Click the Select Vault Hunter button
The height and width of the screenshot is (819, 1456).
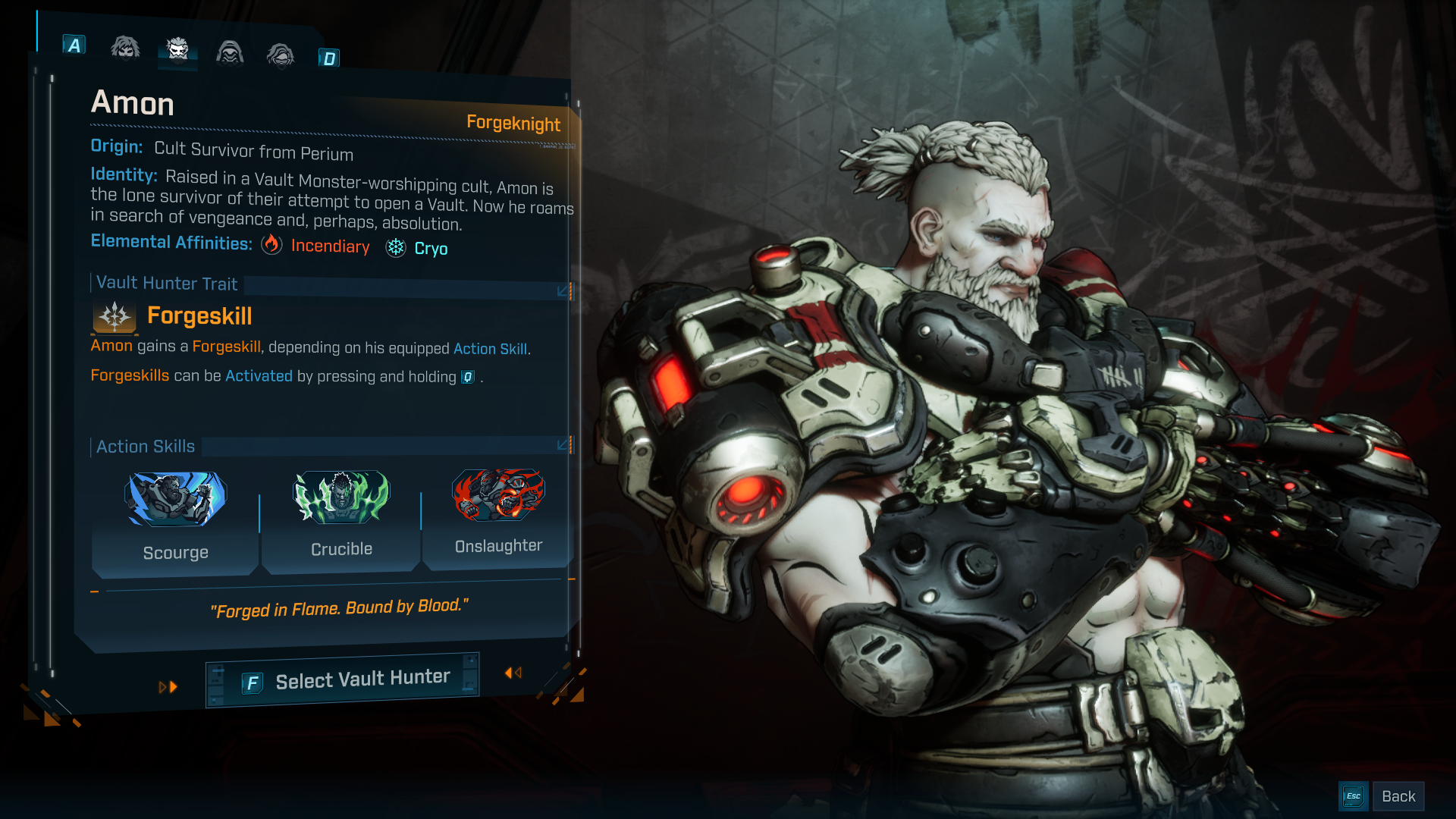342,678
